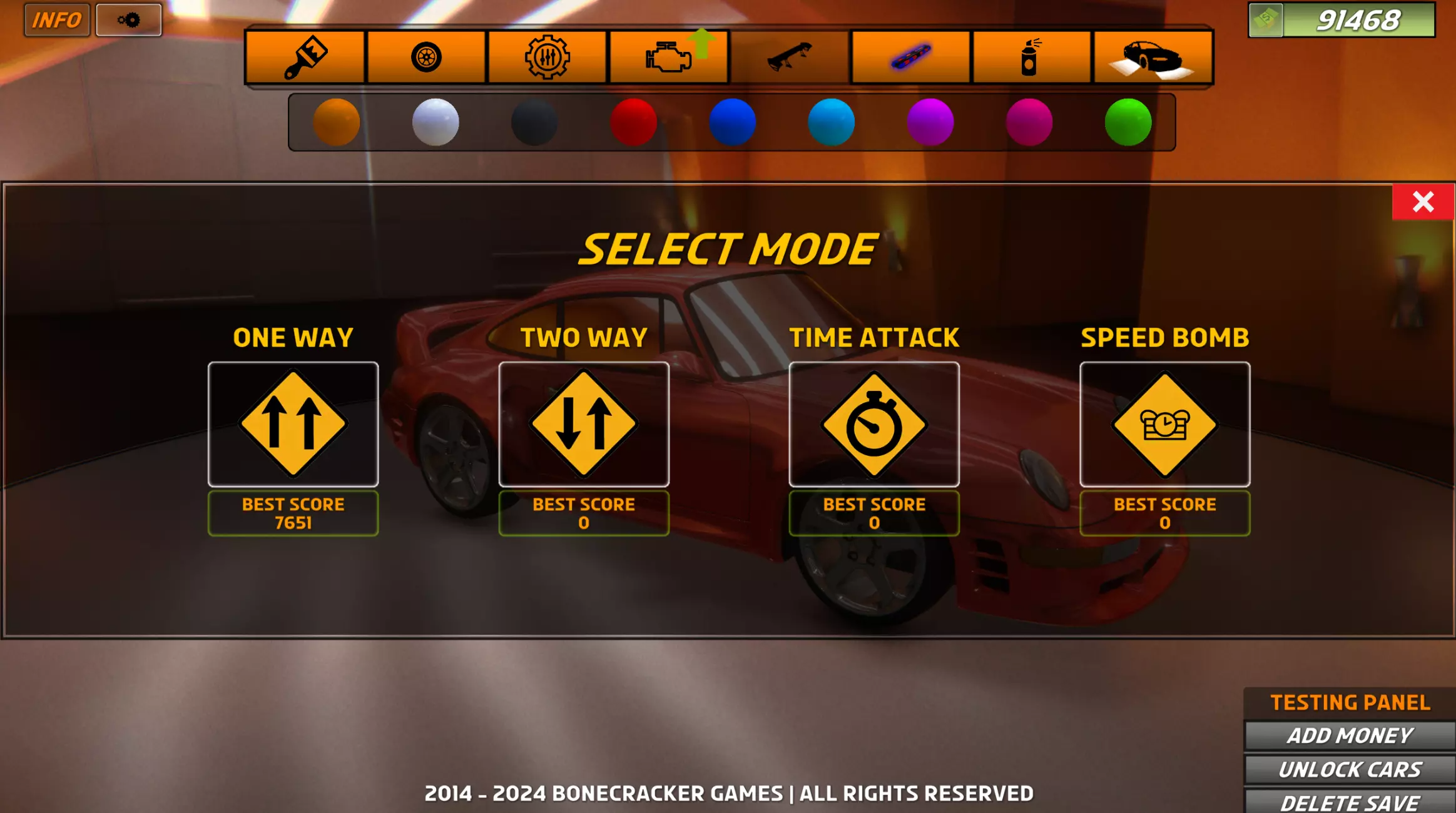Delete the save data

tap(1350, 802)
